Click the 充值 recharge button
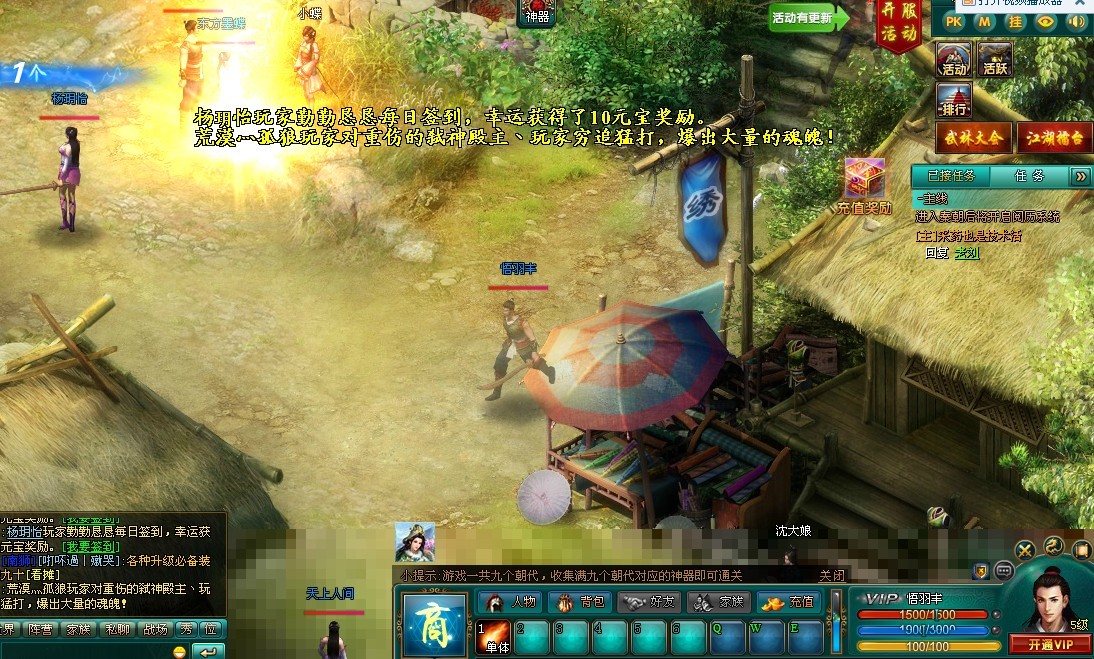This screenshot has width=1094, height=659. [788, 602]
